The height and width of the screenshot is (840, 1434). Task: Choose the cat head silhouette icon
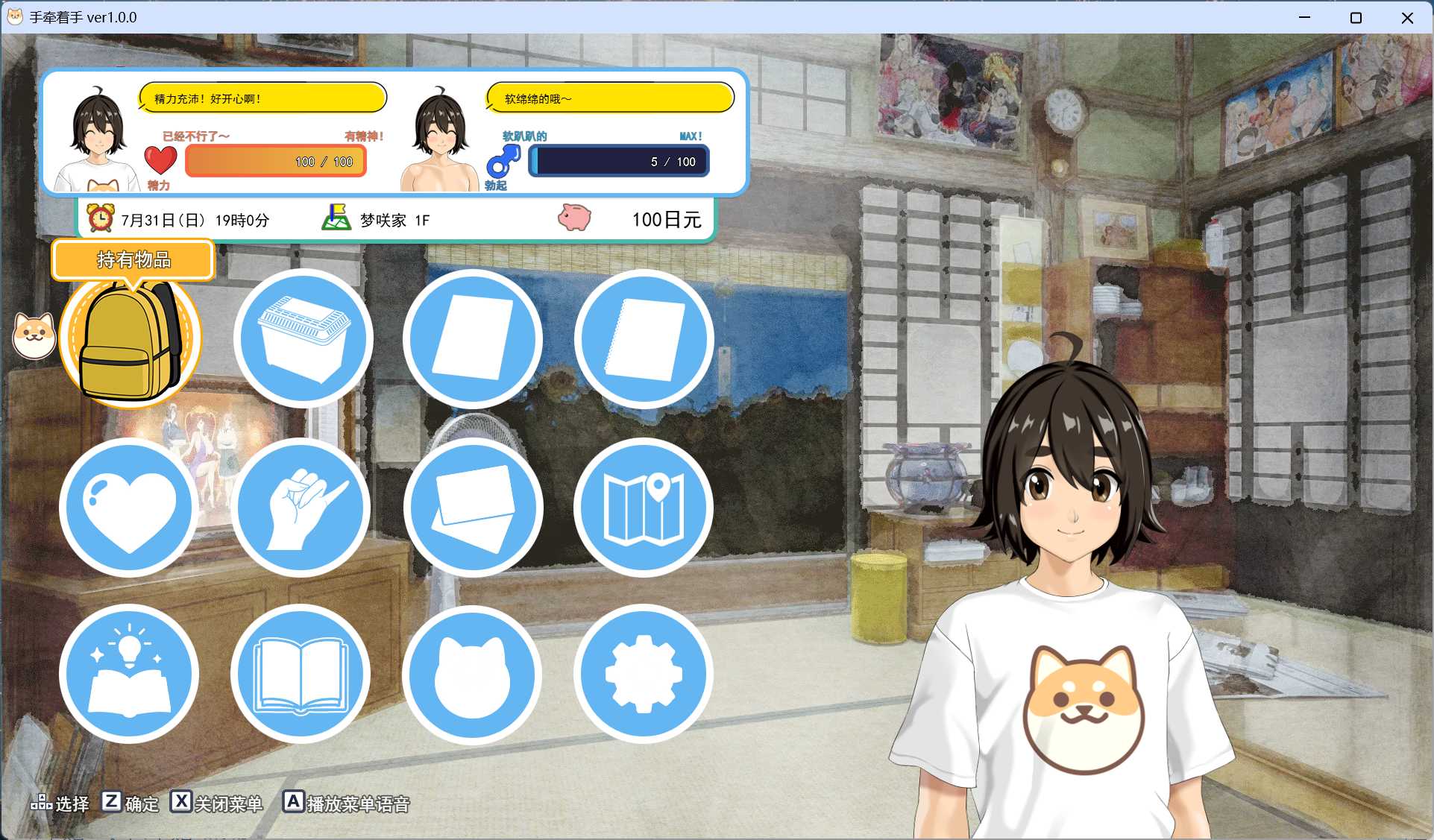click(x=473, y=674)
